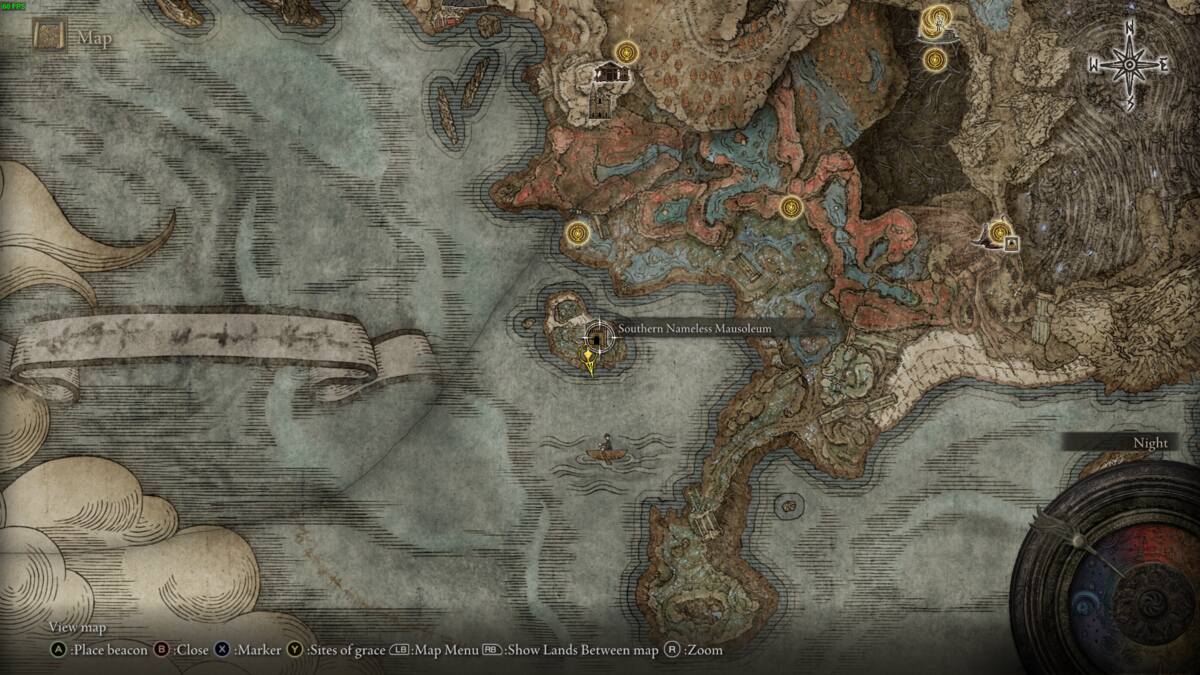This screenshot has height=675, width=1200.
Task: Click the yellow player position arrow
Action: coord(591,362)
